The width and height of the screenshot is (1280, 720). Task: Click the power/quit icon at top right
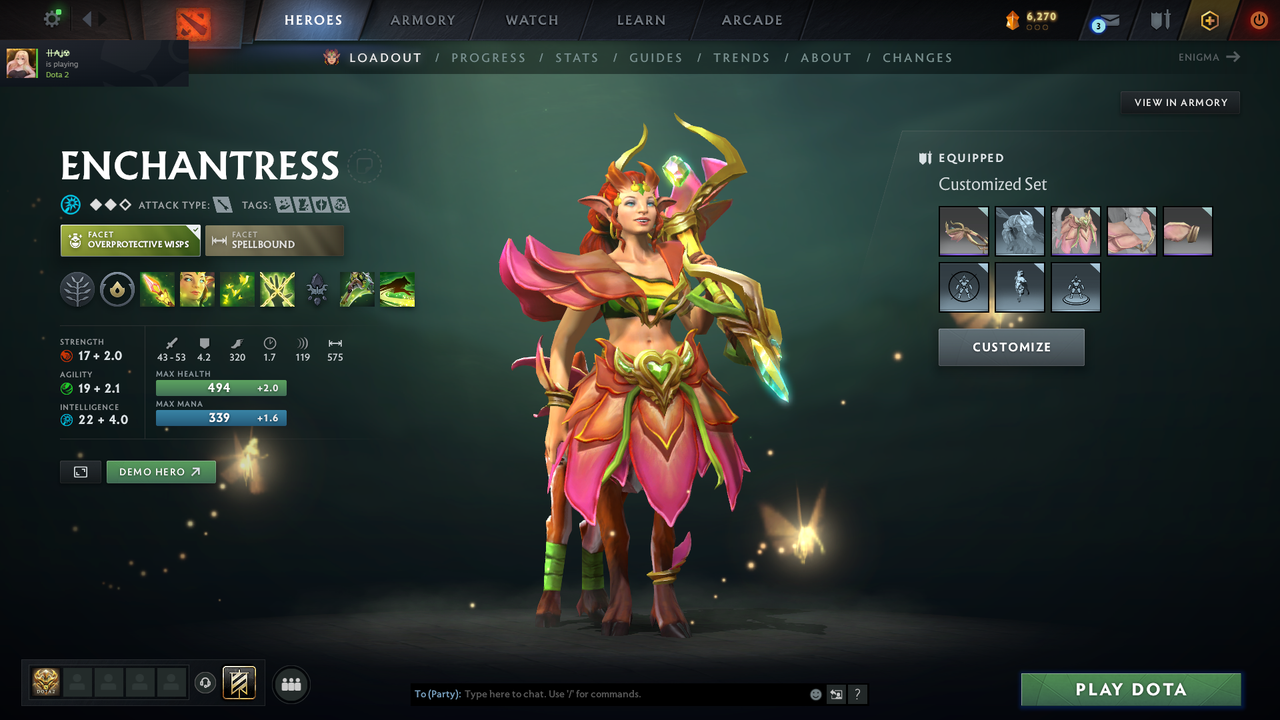(1258, 19)
